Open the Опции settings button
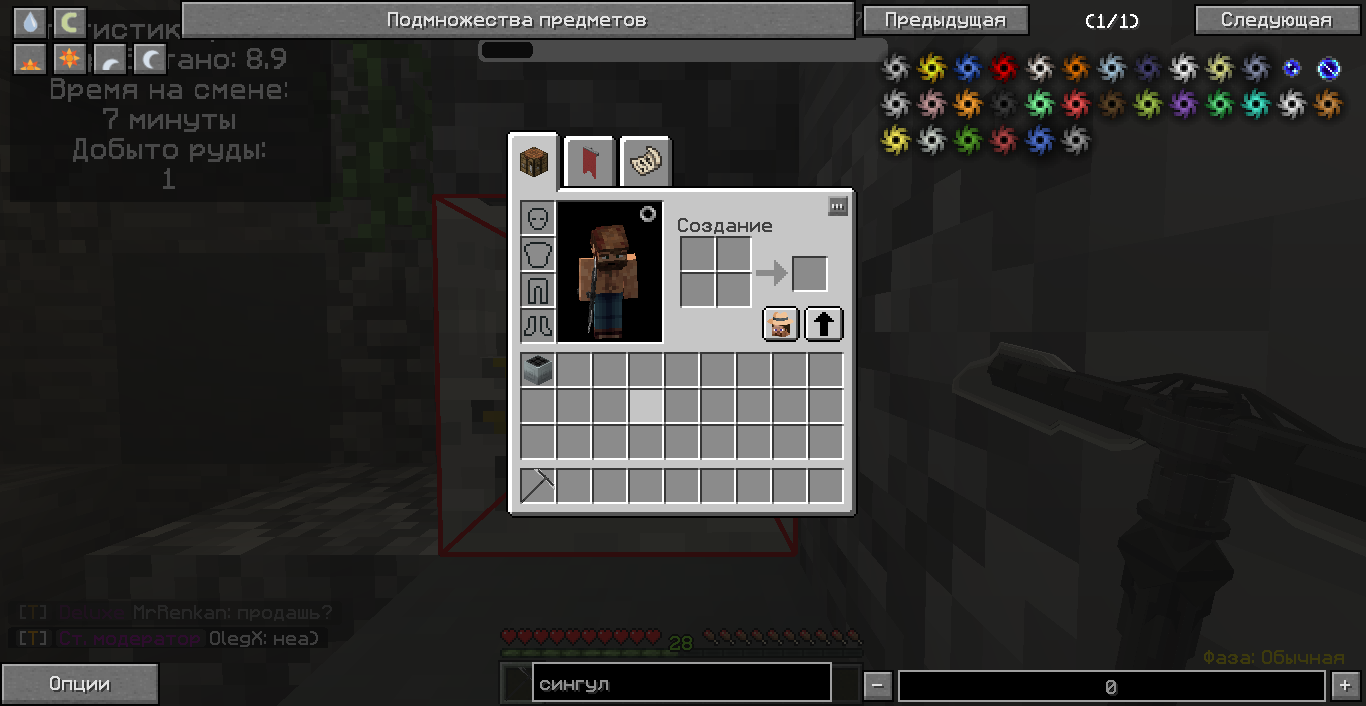This screenshot has width=1366, height=706. pos(79,684)
